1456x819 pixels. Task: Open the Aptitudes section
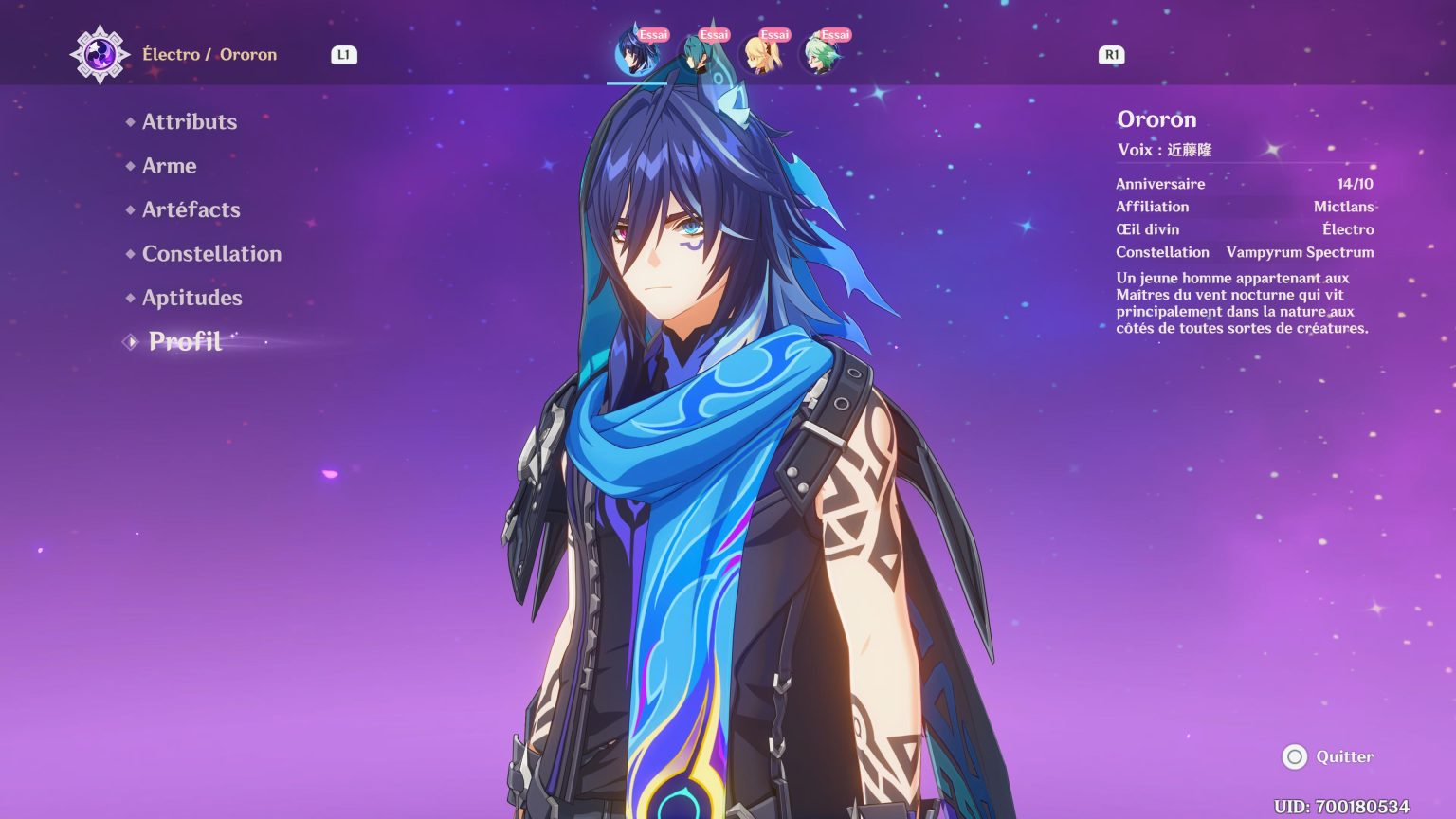(x=191, y=298)
